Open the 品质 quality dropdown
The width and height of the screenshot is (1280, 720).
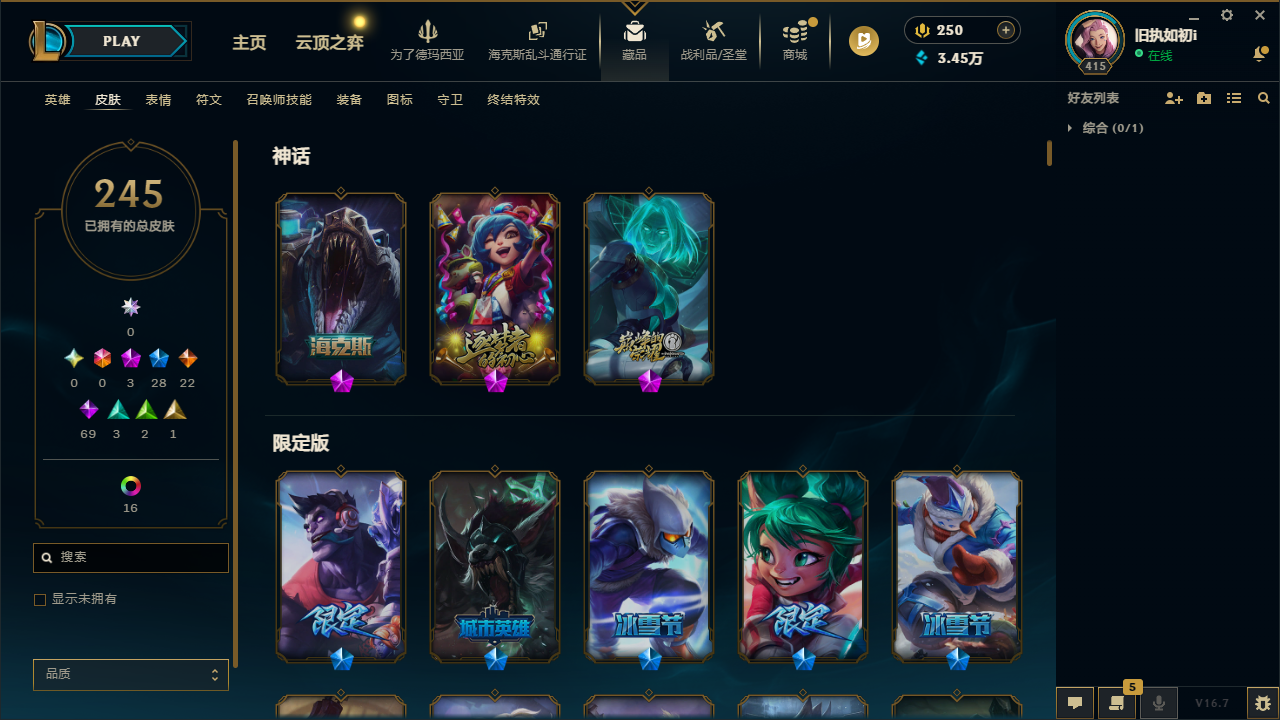[x=130, y=674]
